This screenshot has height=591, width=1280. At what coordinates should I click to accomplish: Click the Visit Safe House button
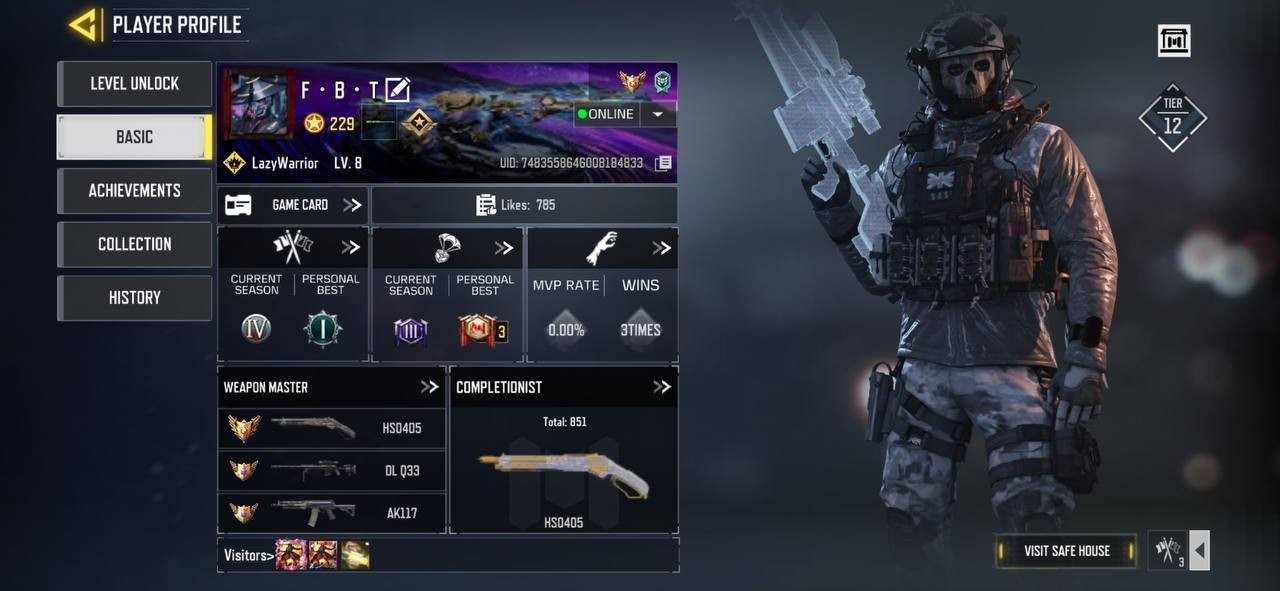click(1066, 551)
